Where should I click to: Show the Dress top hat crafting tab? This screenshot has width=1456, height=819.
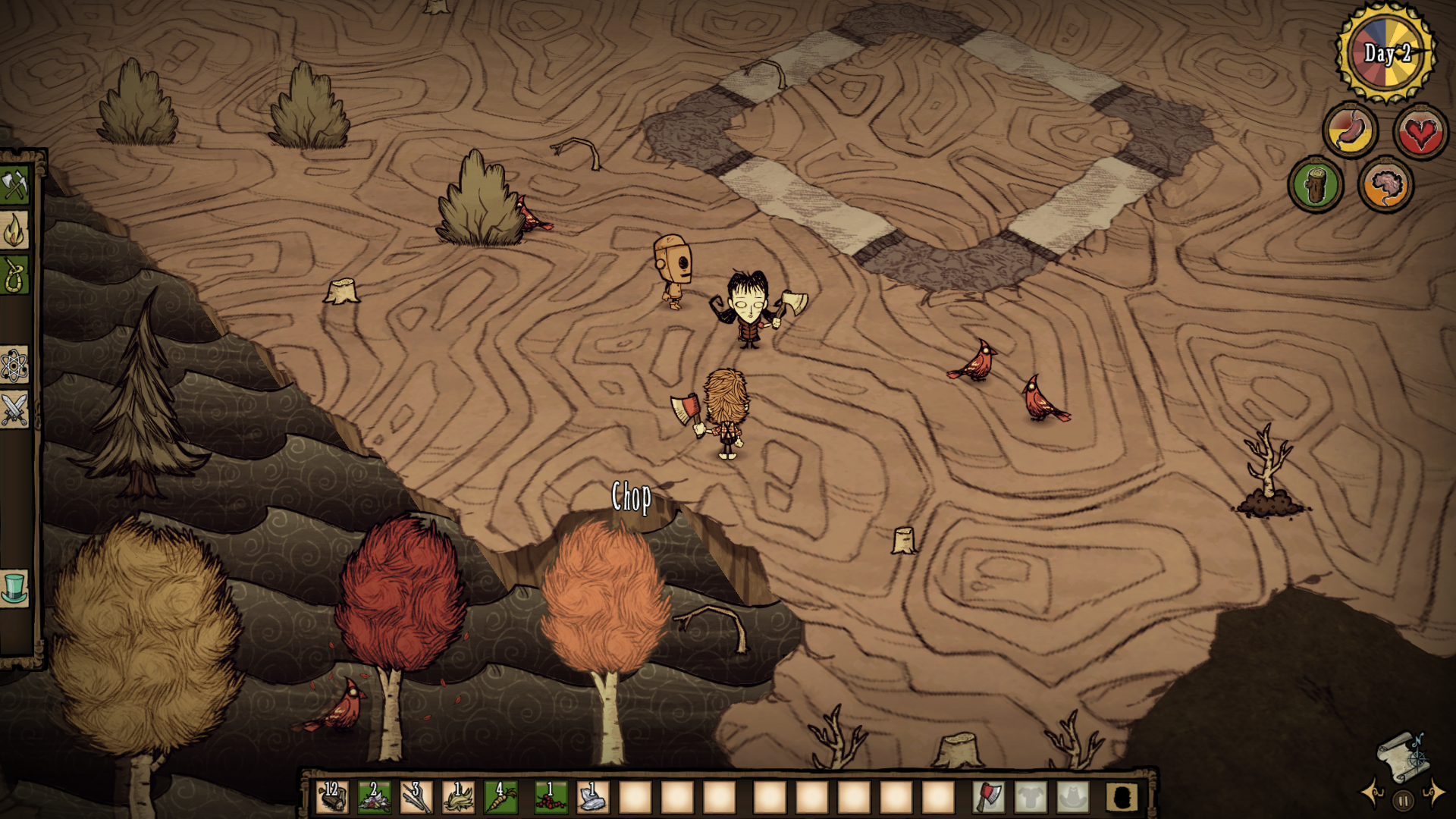[14, 588]
